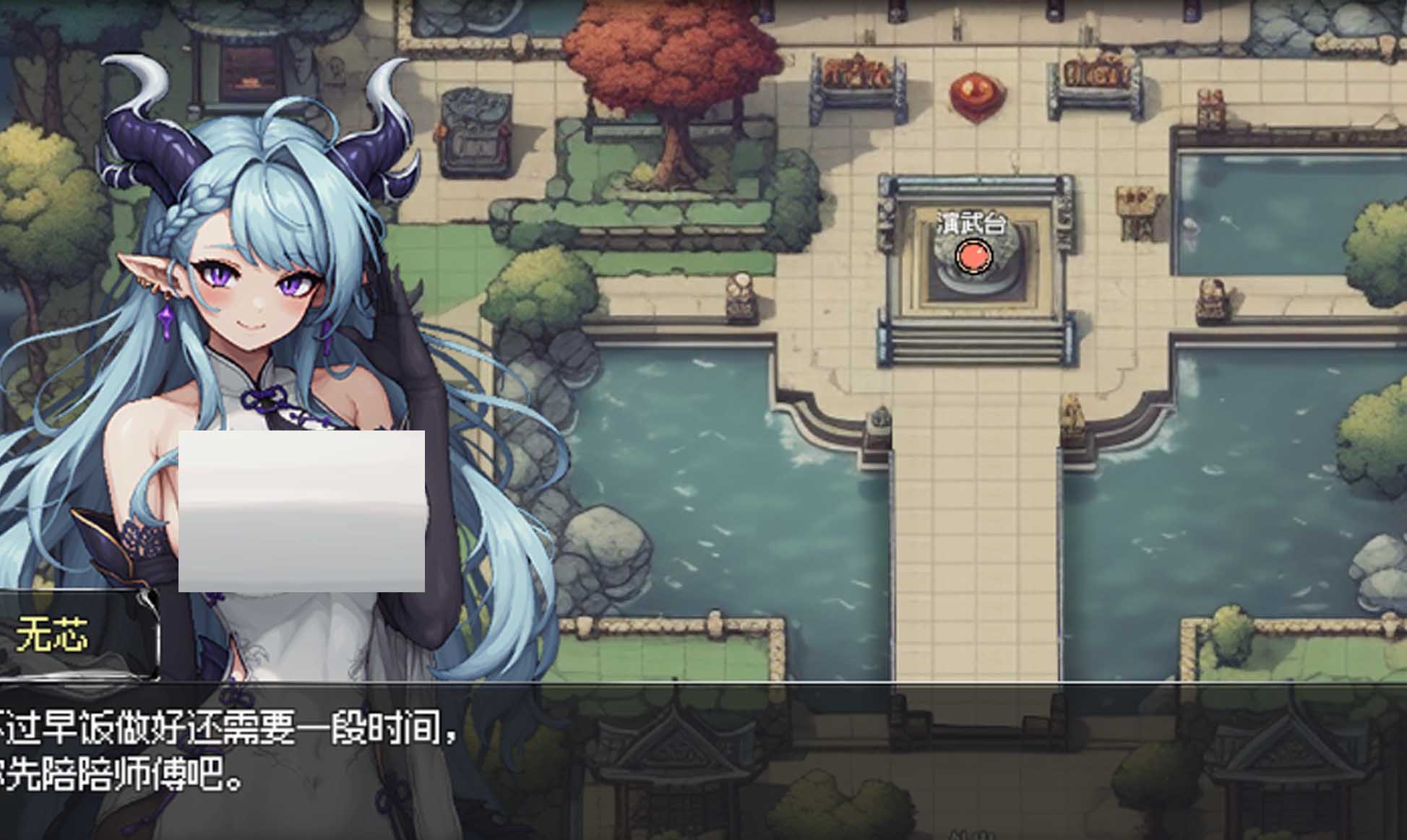Click the red event marker on 演武台
The width and height of the screenshot is (1407, 840).
coord(973,256)
